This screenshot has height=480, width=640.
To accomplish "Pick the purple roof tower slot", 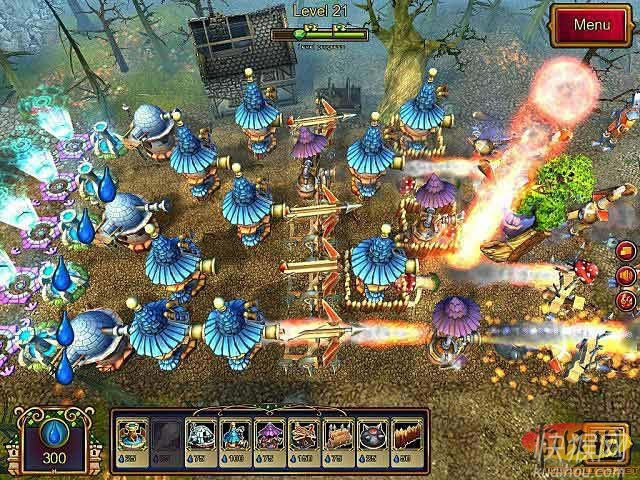I will point(269,439).
